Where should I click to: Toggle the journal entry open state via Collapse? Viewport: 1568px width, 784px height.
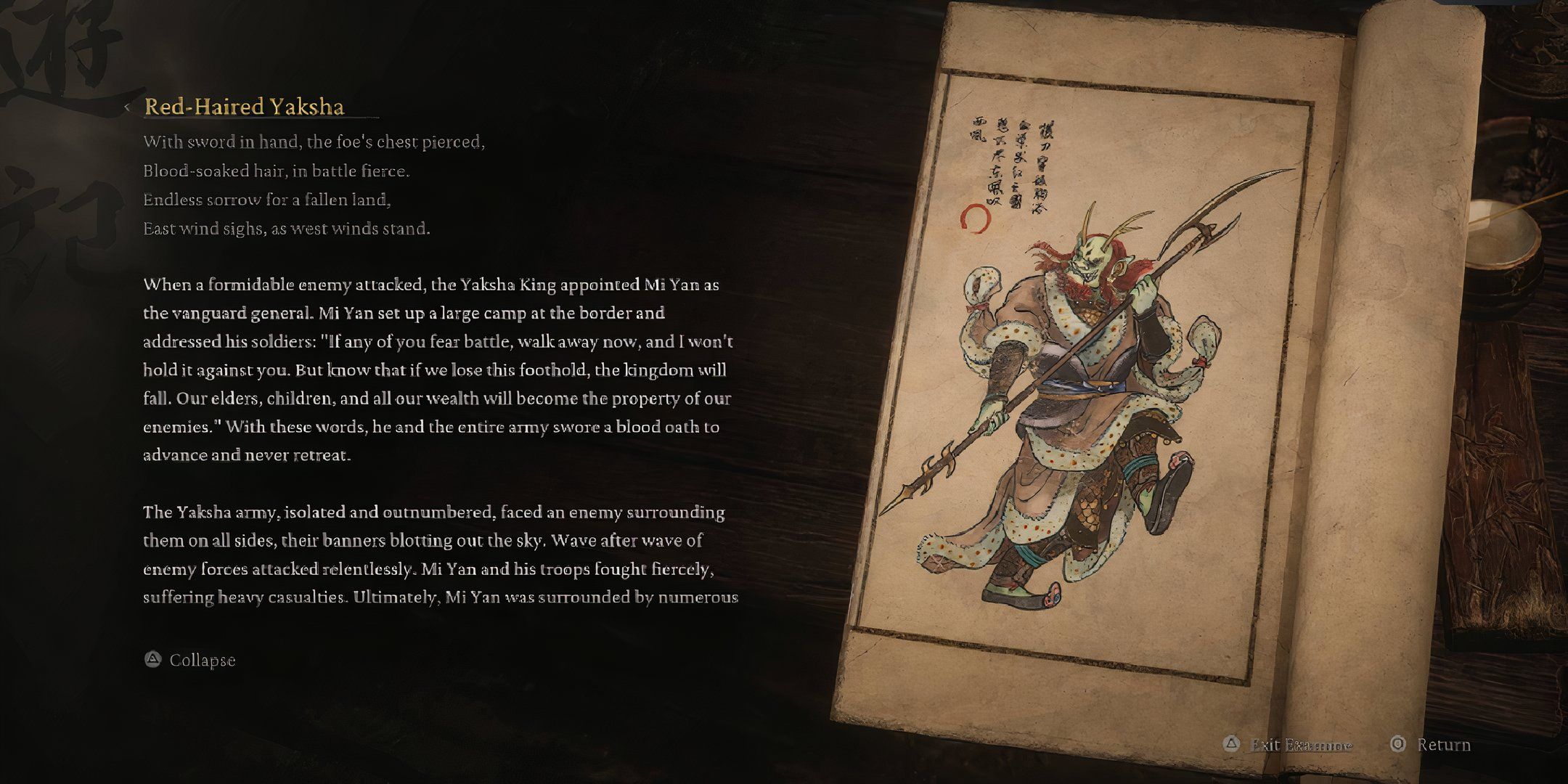point(202,660)
